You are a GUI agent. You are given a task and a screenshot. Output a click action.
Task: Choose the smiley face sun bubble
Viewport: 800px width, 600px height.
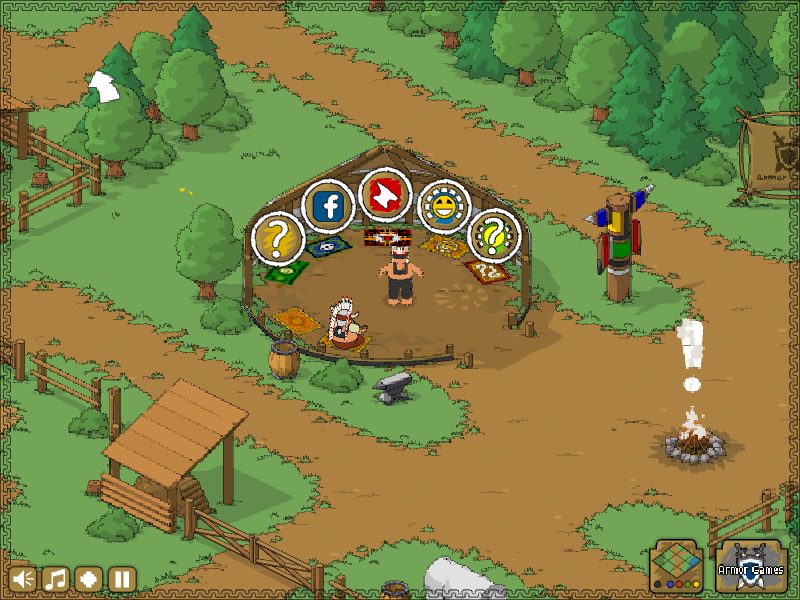tap(441, 207)
